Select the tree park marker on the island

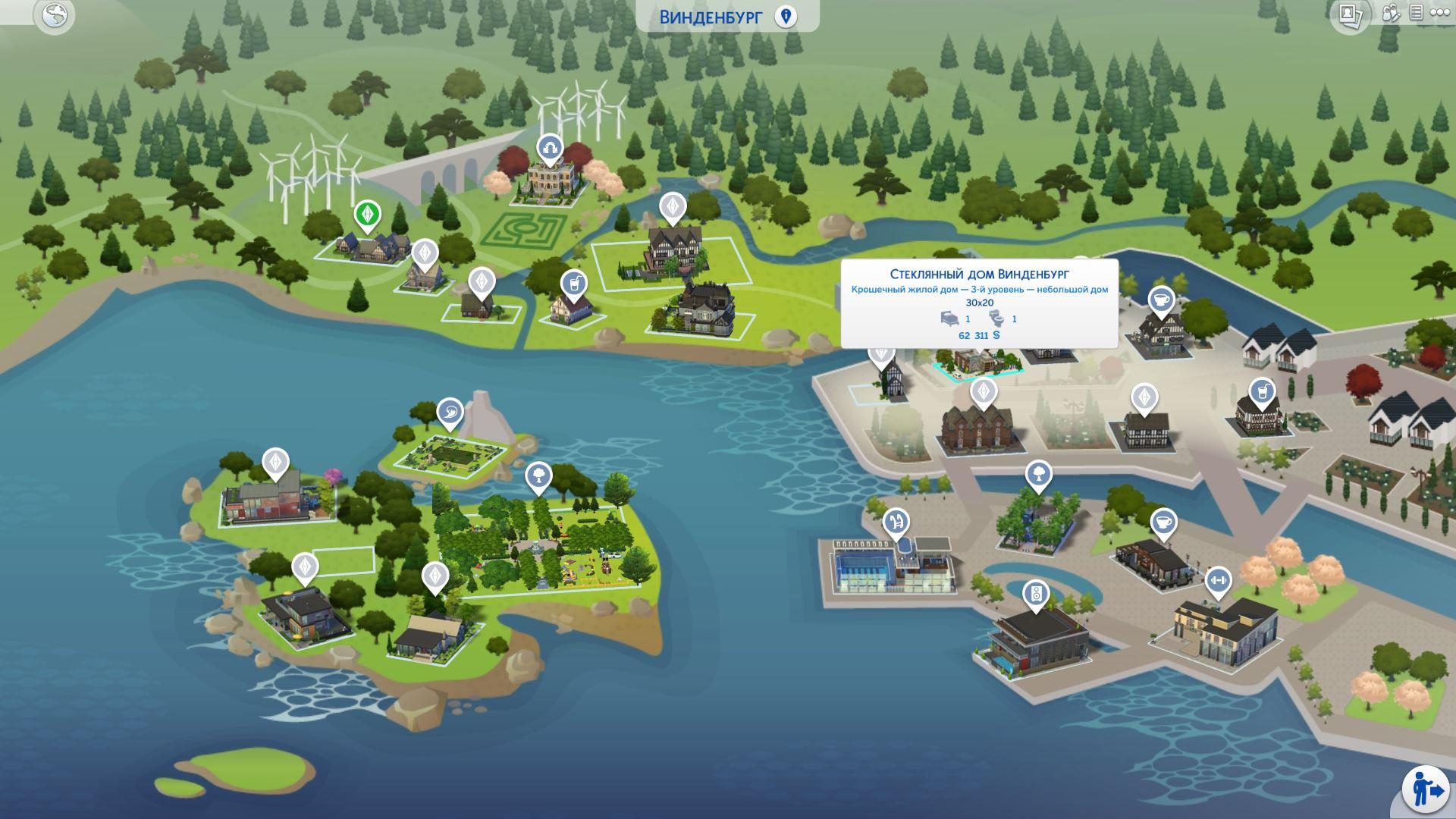click(538, 476)
